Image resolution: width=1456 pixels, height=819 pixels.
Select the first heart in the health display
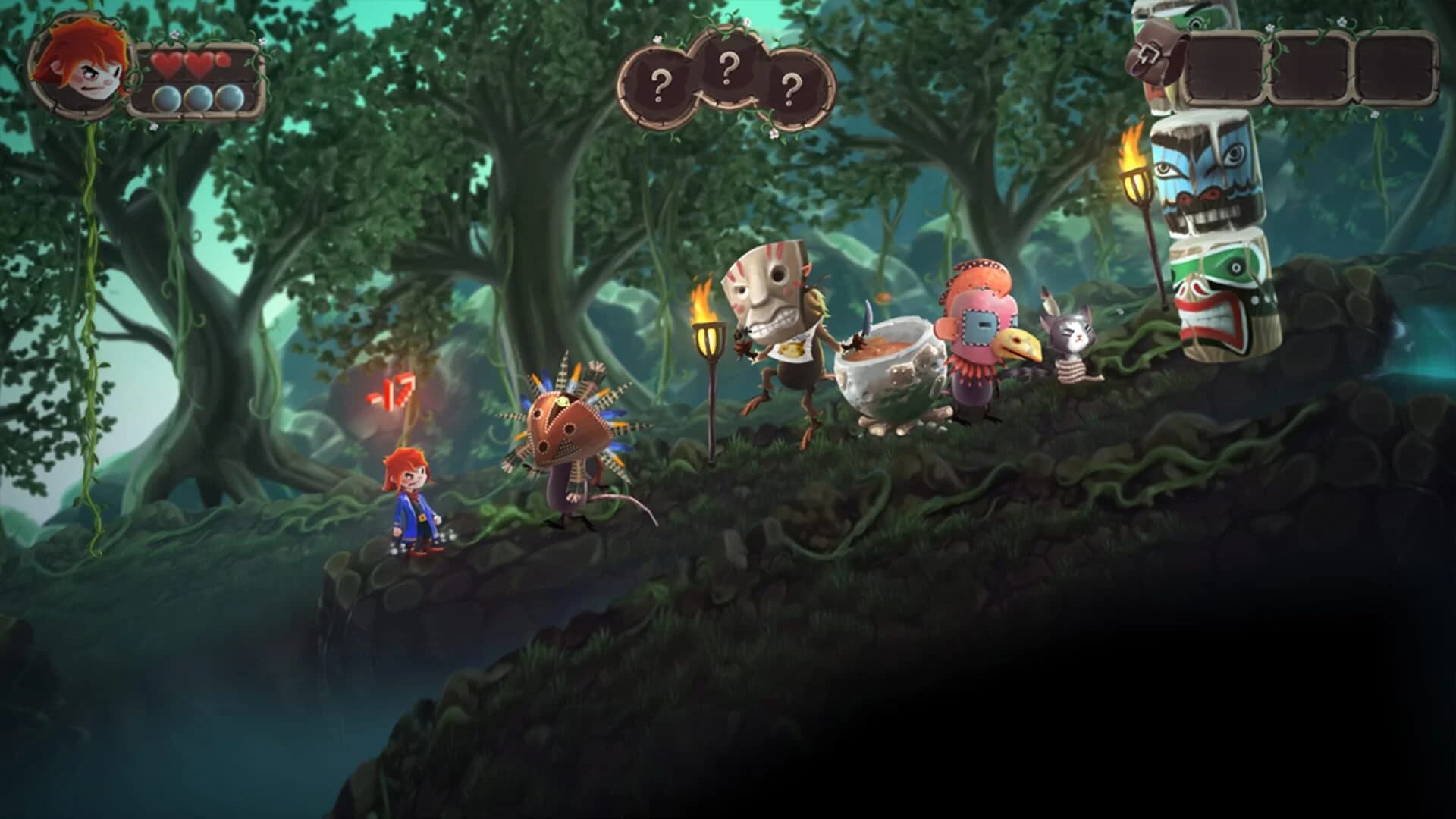tap(168, 64)
